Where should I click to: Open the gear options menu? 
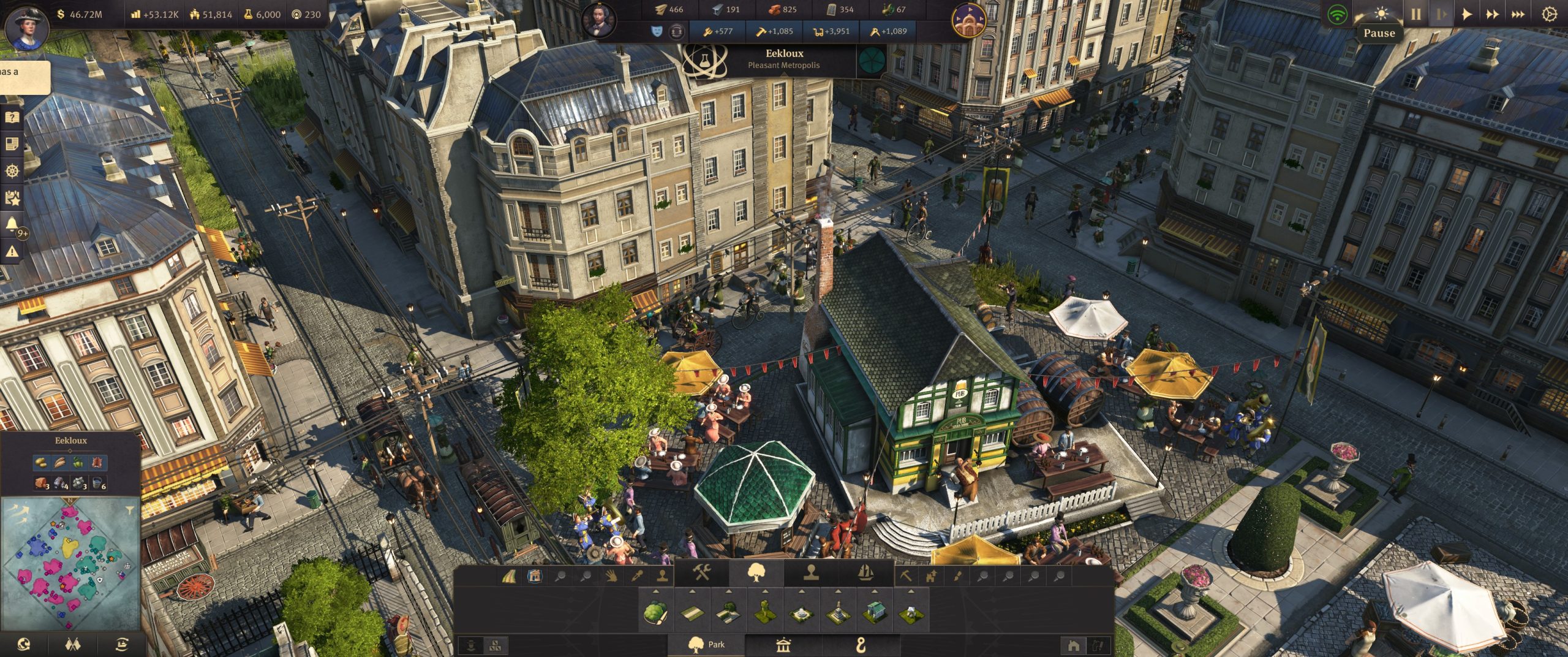click(x=1548, y=14)
